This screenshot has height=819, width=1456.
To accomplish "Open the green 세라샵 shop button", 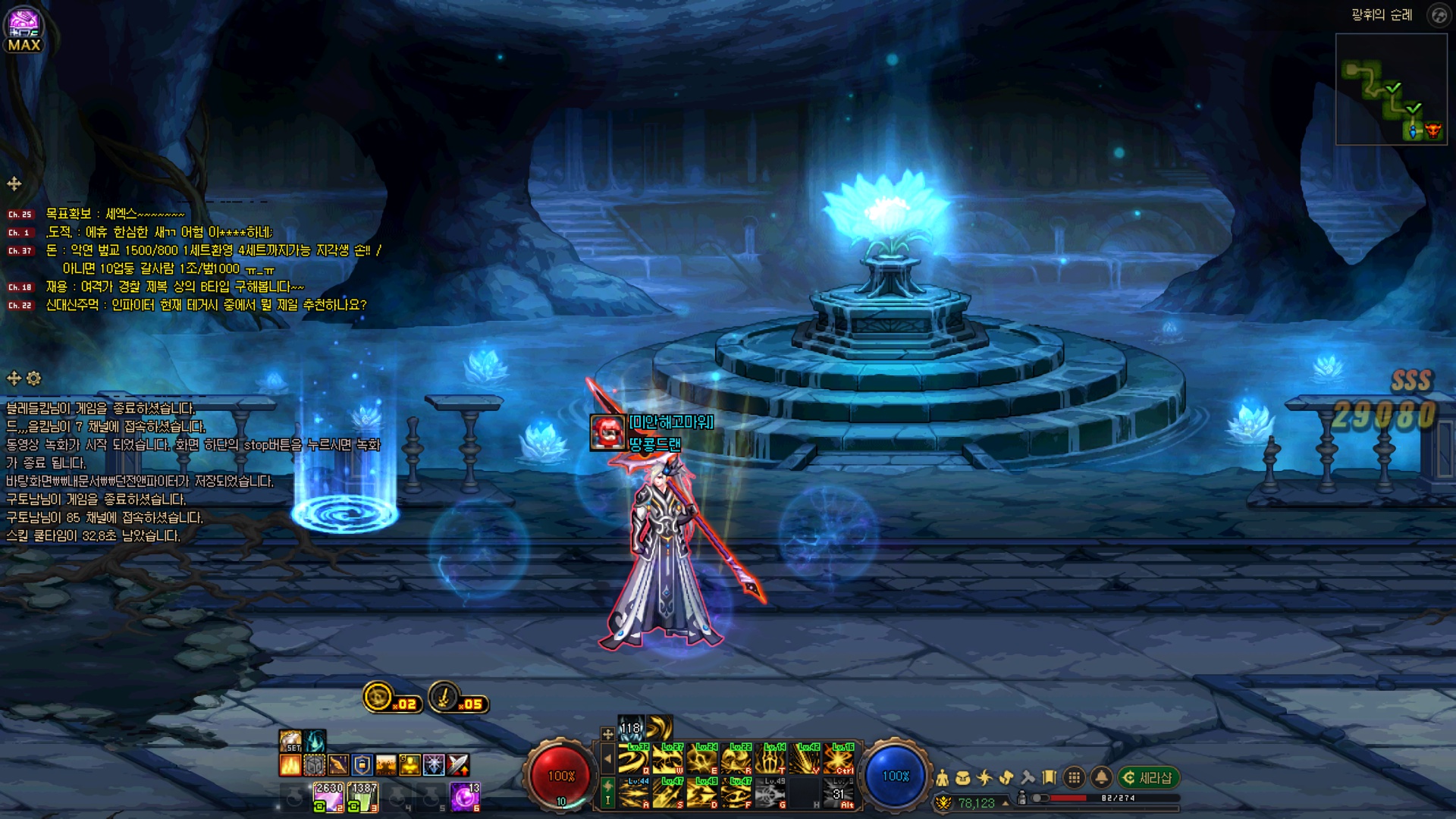I will pyautogui.click(x=1148, y=778).
